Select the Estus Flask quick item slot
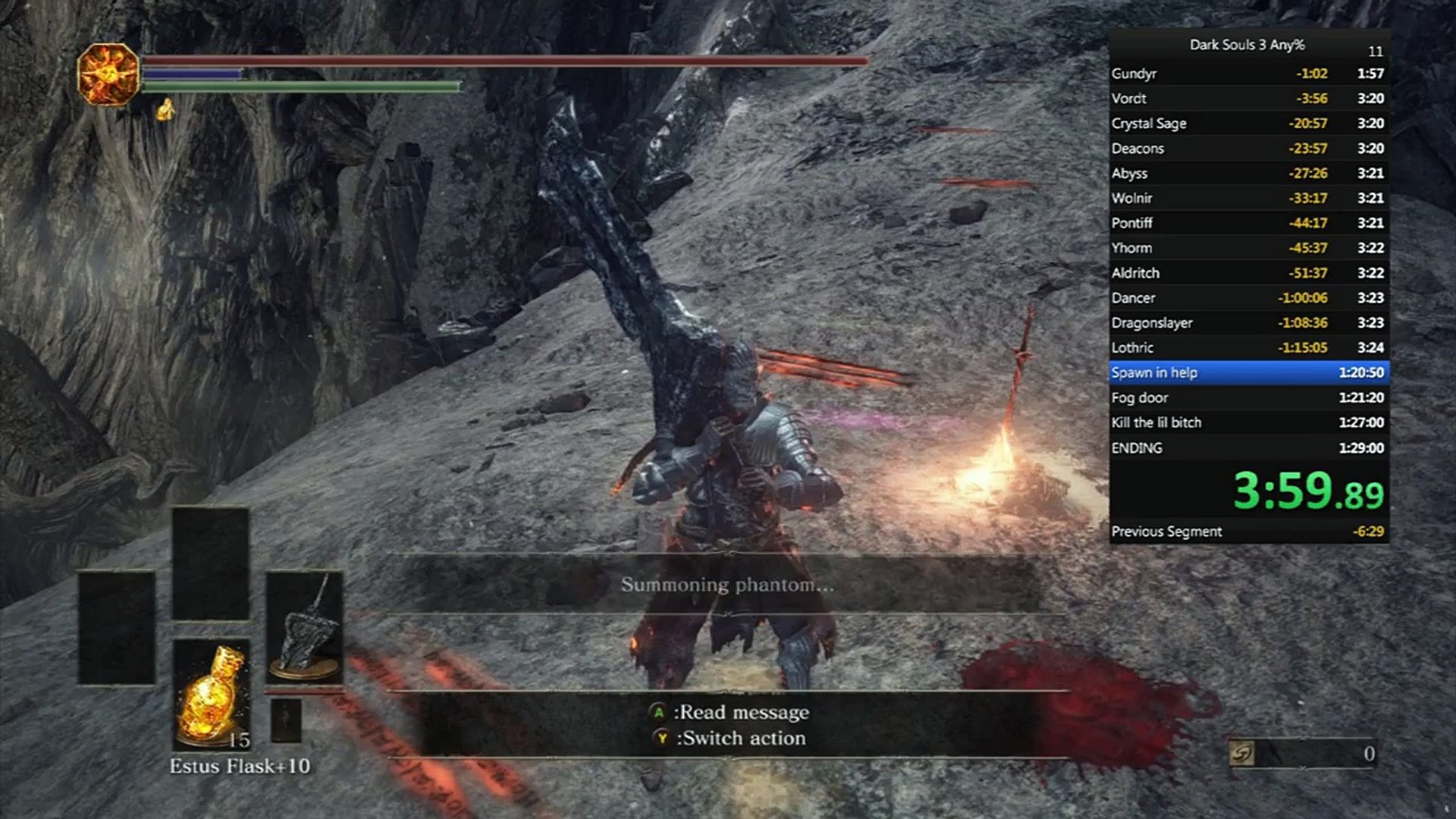 tap(211, 694)
